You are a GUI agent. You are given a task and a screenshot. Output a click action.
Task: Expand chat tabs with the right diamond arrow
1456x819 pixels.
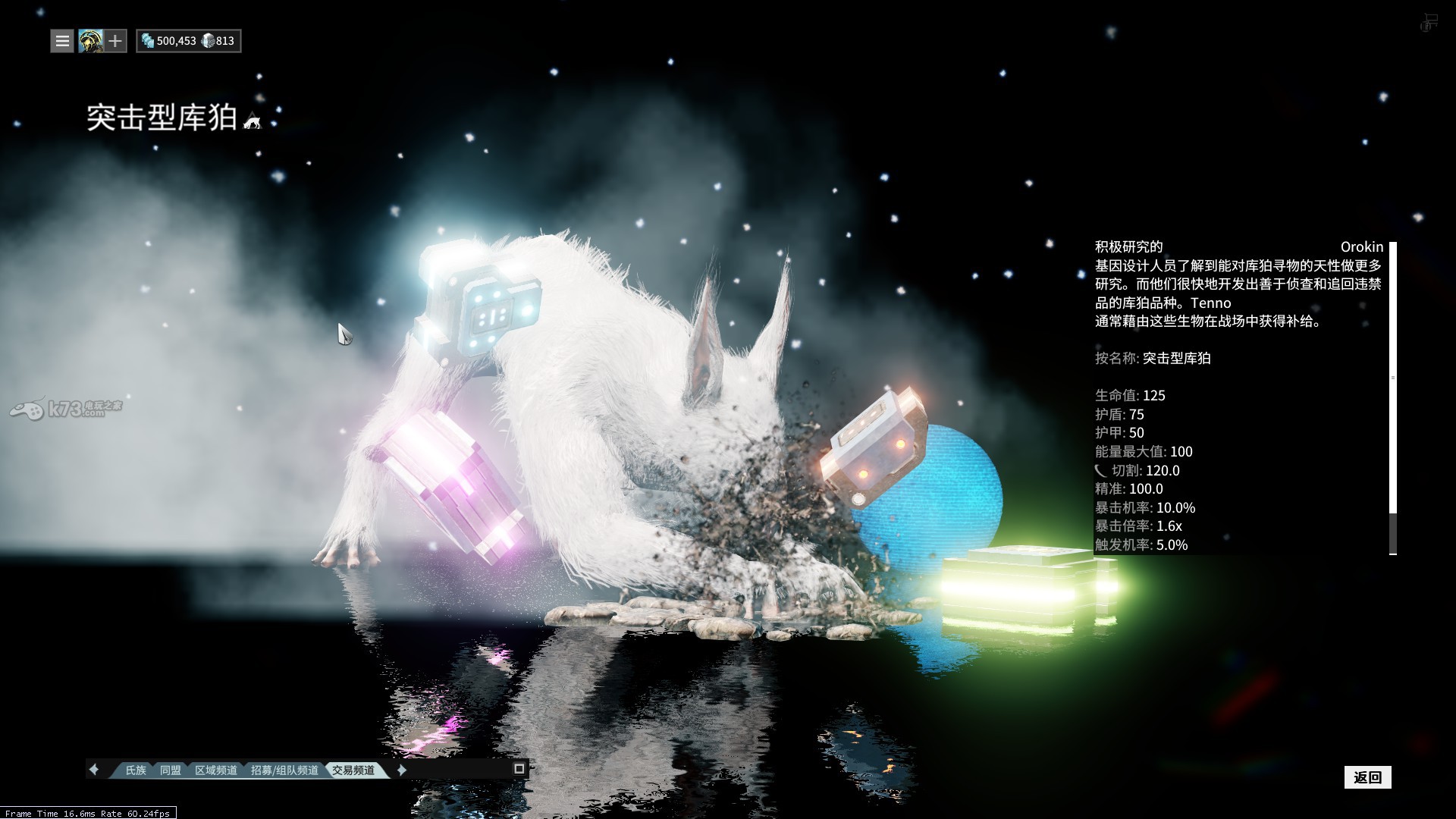coord(400,770)
